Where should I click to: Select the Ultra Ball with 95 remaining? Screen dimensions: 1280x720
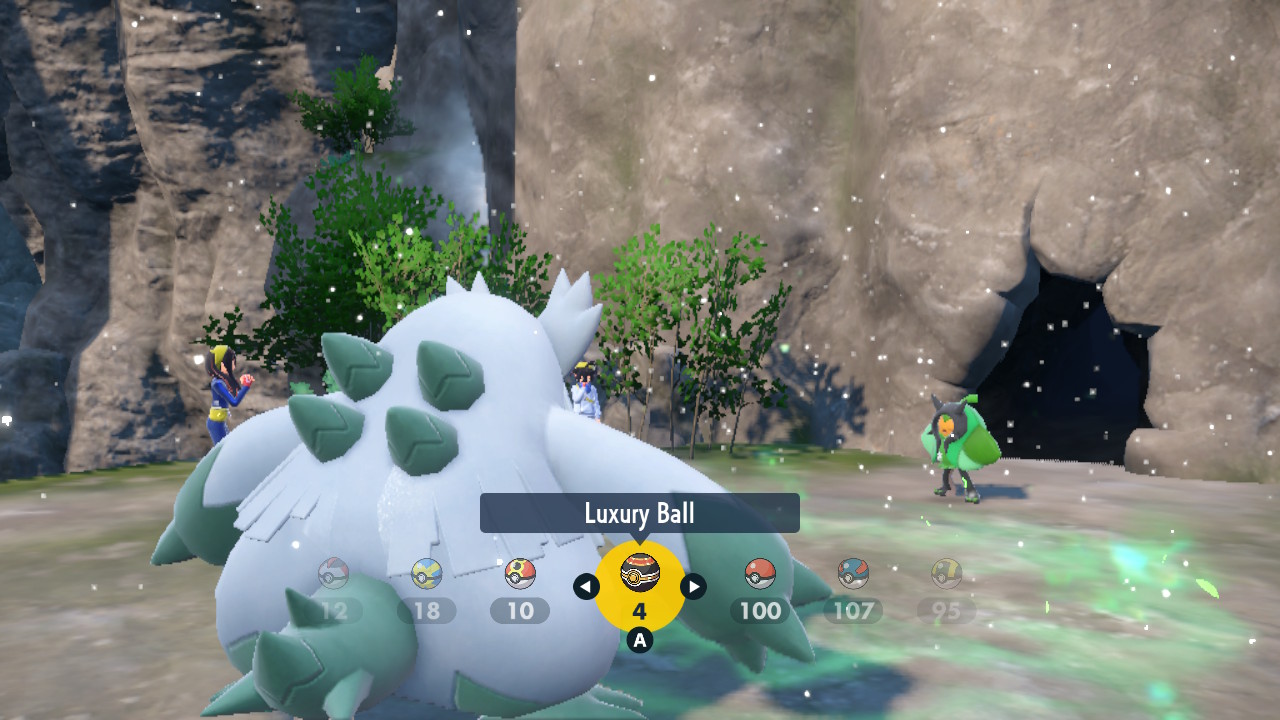pos(946,574)
